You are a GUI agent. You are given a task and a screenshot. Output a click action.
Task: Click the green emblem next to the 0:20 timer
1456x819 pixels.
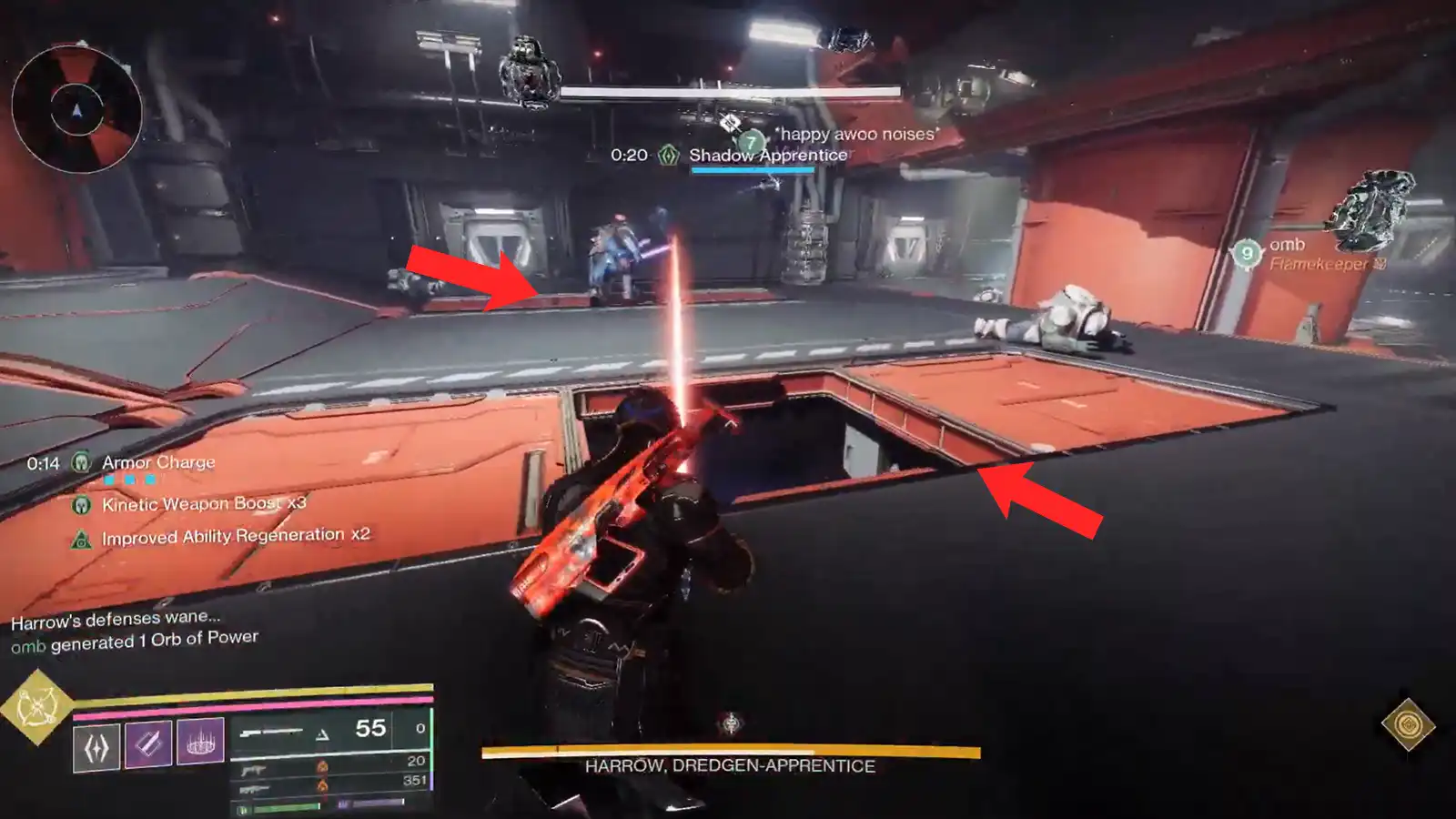[667, 155]
